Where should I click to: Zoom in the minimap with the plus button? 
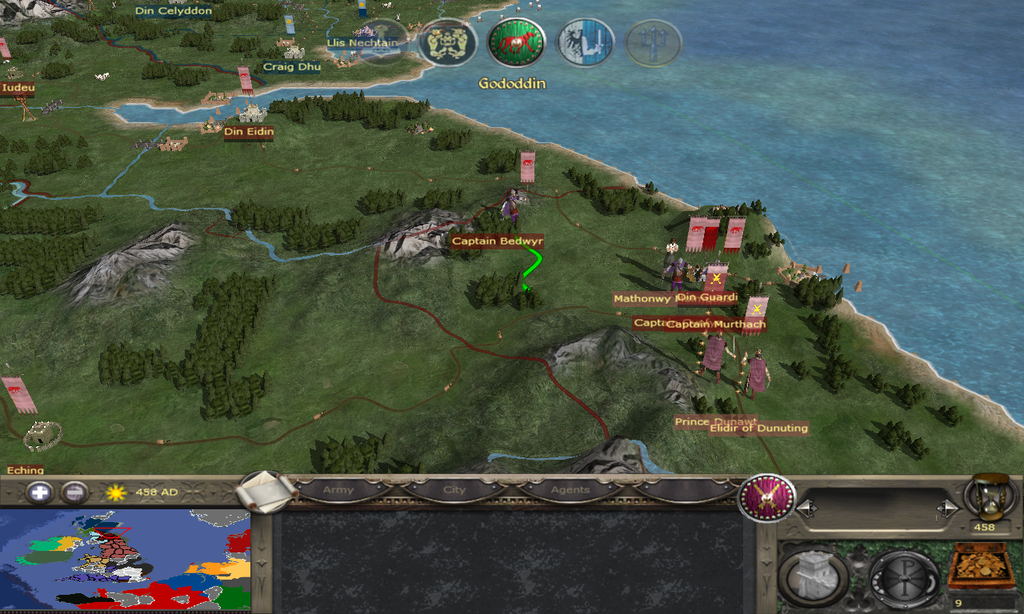tap(39, 492)
